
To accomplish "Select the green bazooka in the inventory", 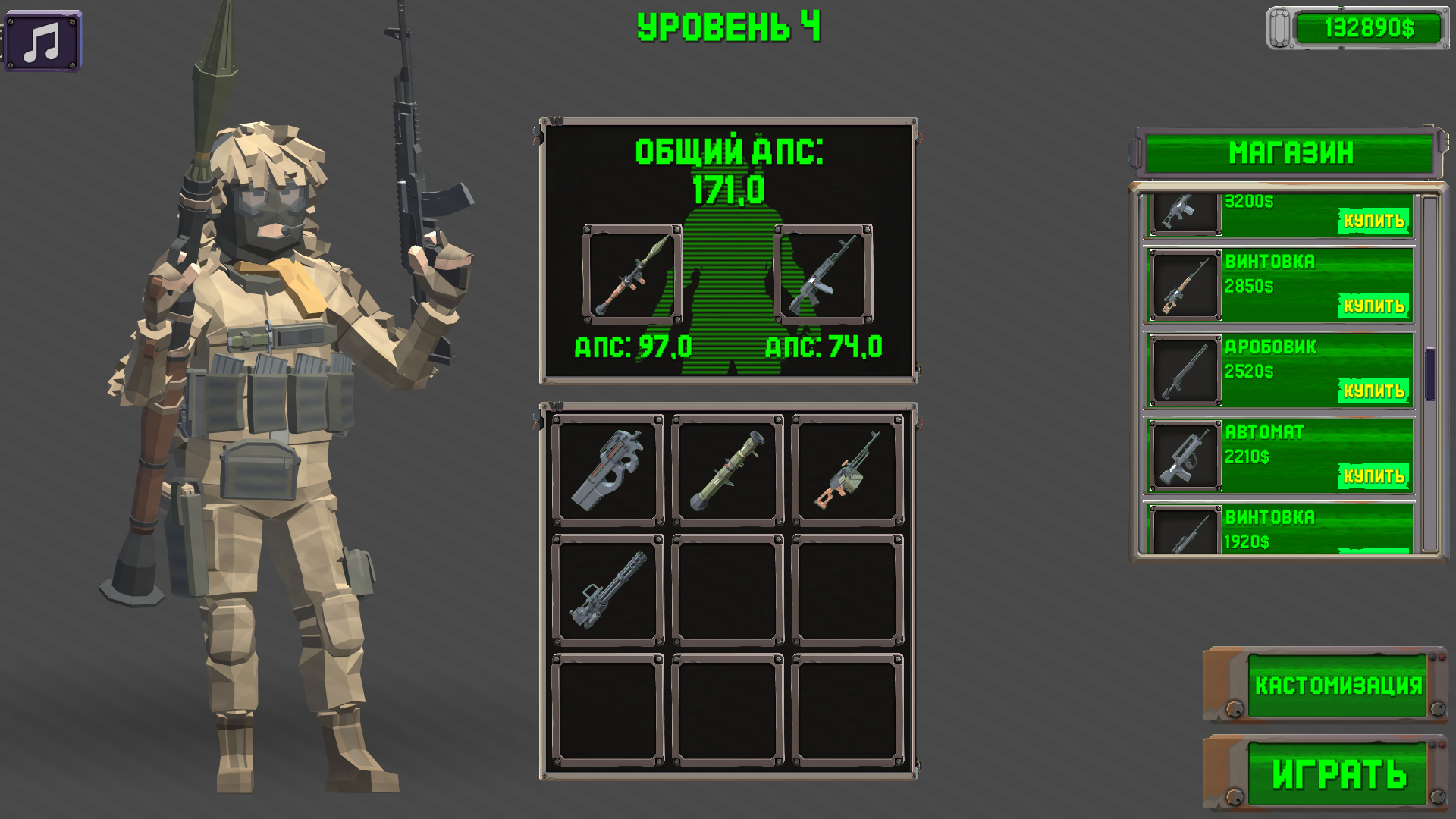I will (x=726, y=470).
